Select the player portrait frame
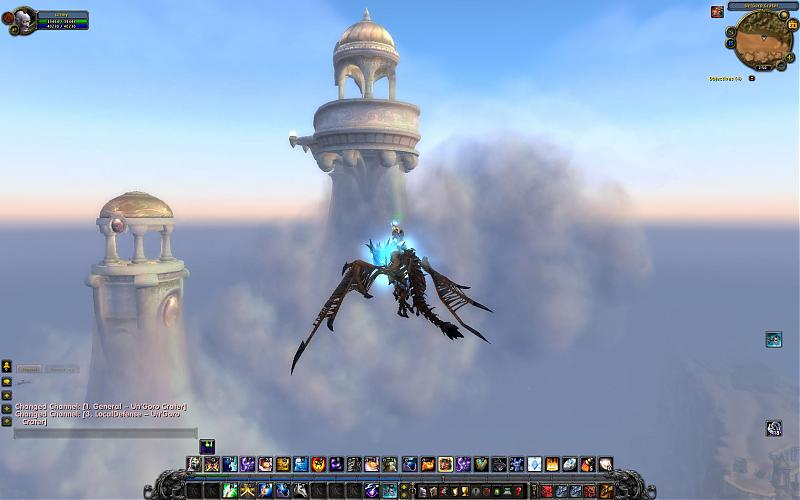800x500 pixels. pos(24,19)
